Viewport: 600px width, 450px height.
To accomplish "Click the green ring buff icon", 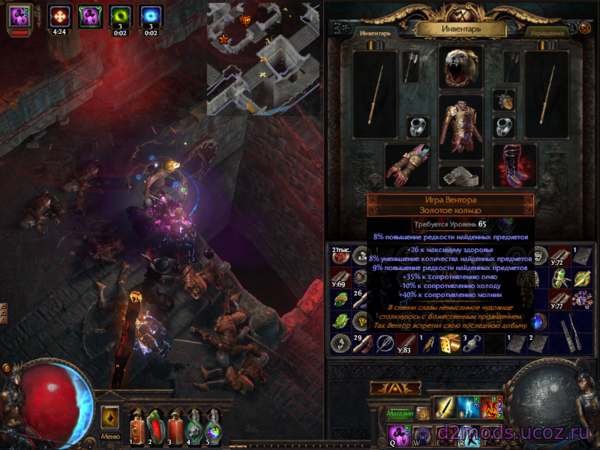I will (120, 17).
